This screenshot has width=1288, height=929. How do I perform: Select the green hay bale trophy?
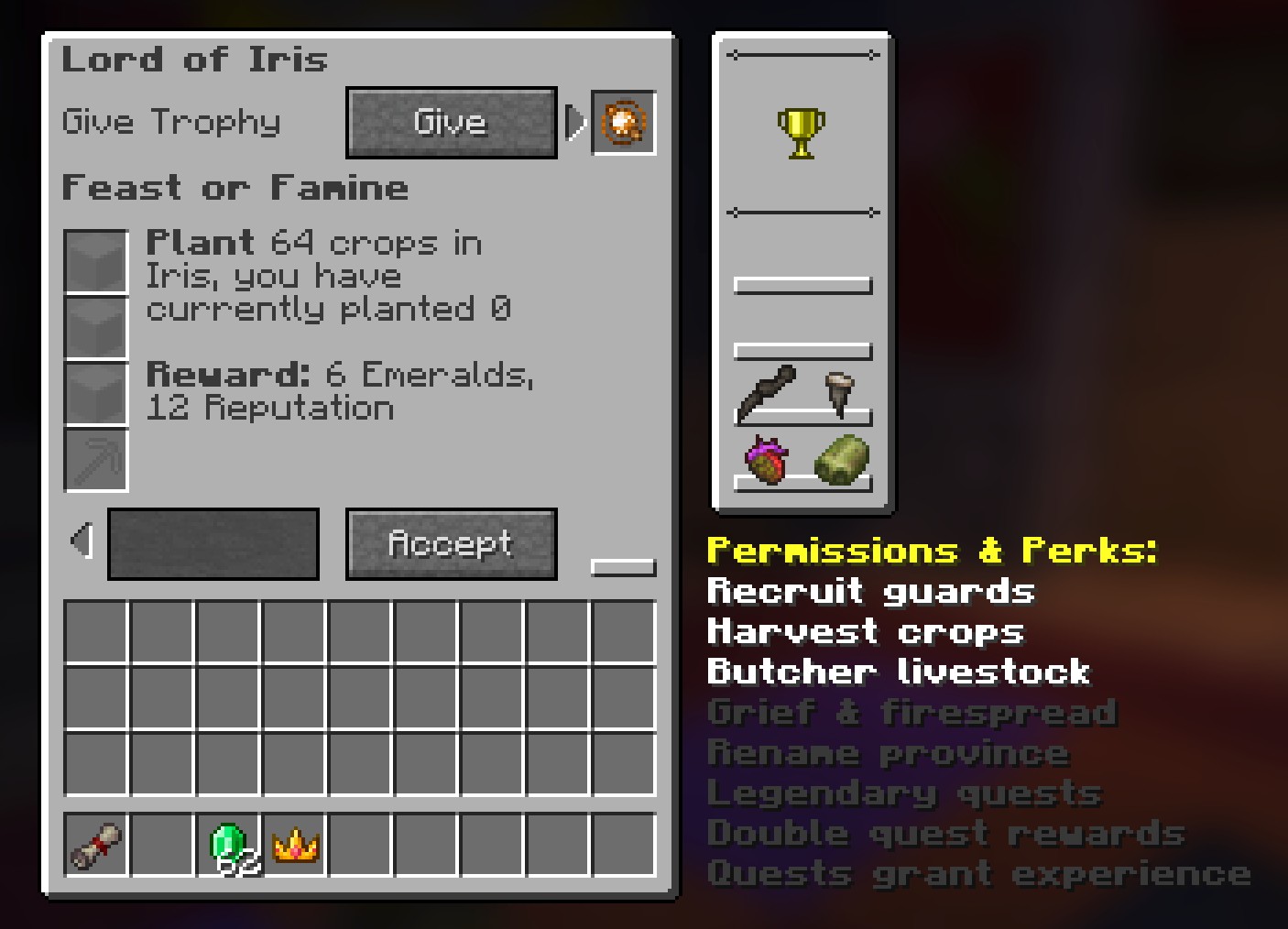(x=841, y=459)
